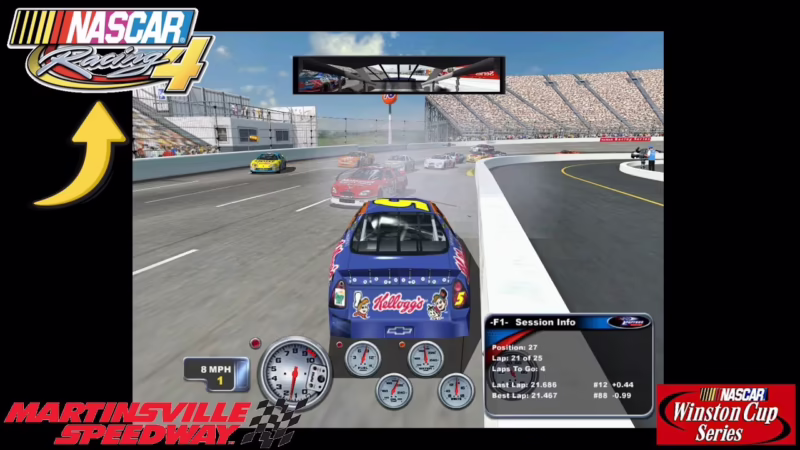Click the Winston Cup Series logo
The width and height of the screenshot is (800, 450).
725,414
